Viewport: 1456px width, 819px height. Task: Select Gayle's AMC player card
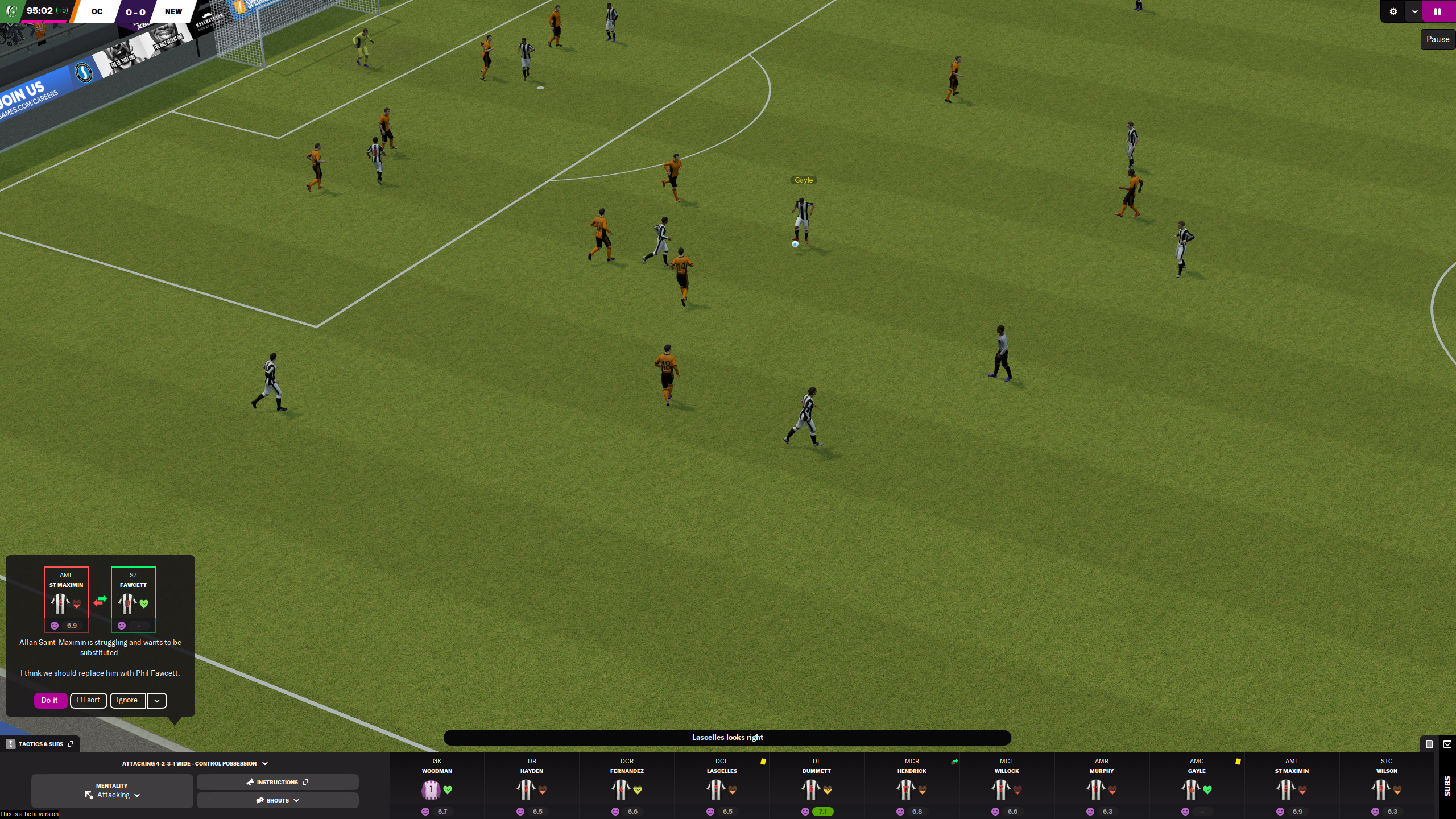tap(1197, 787)
